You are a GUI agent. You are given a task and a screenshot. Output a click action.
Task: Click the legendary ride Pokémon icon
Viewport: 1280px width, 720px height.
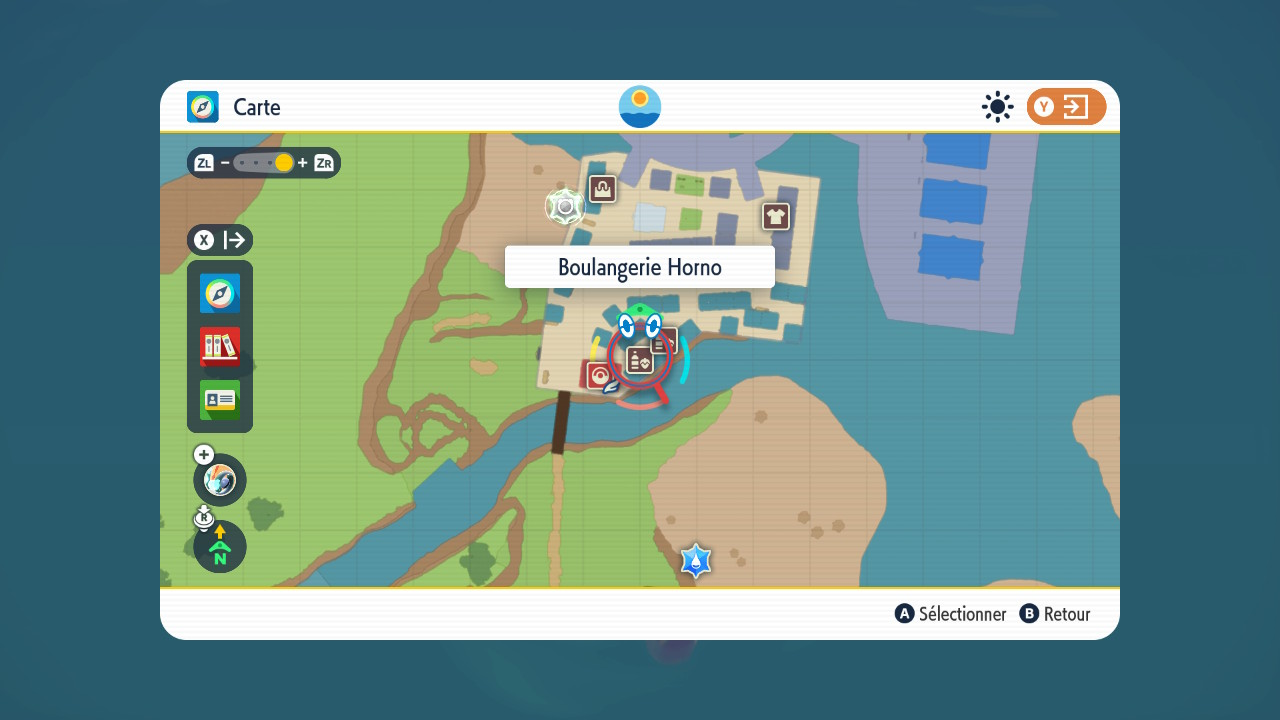[x=220, y=481]
